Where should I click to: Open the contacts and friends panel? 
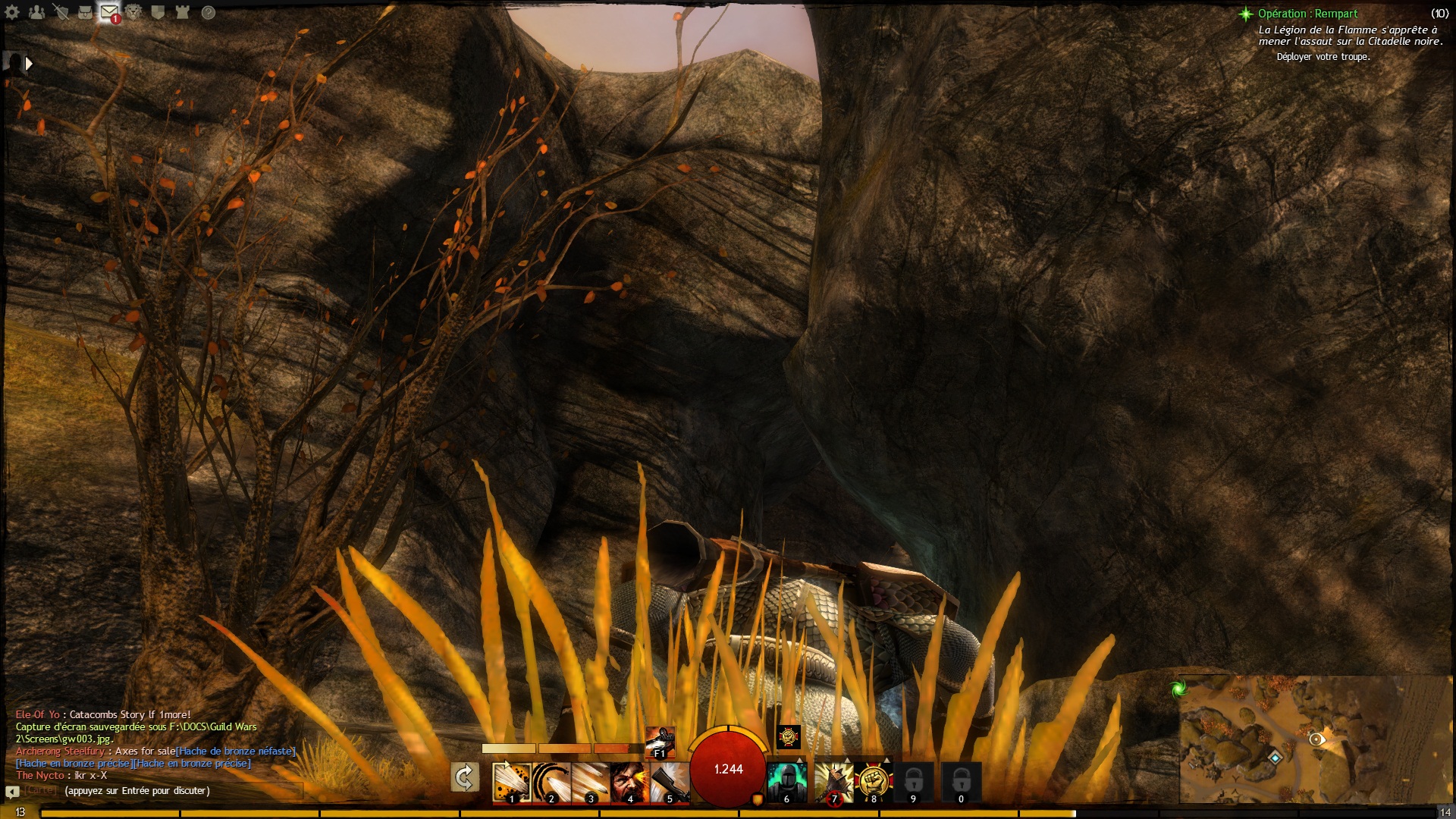(x=36, y=12)
